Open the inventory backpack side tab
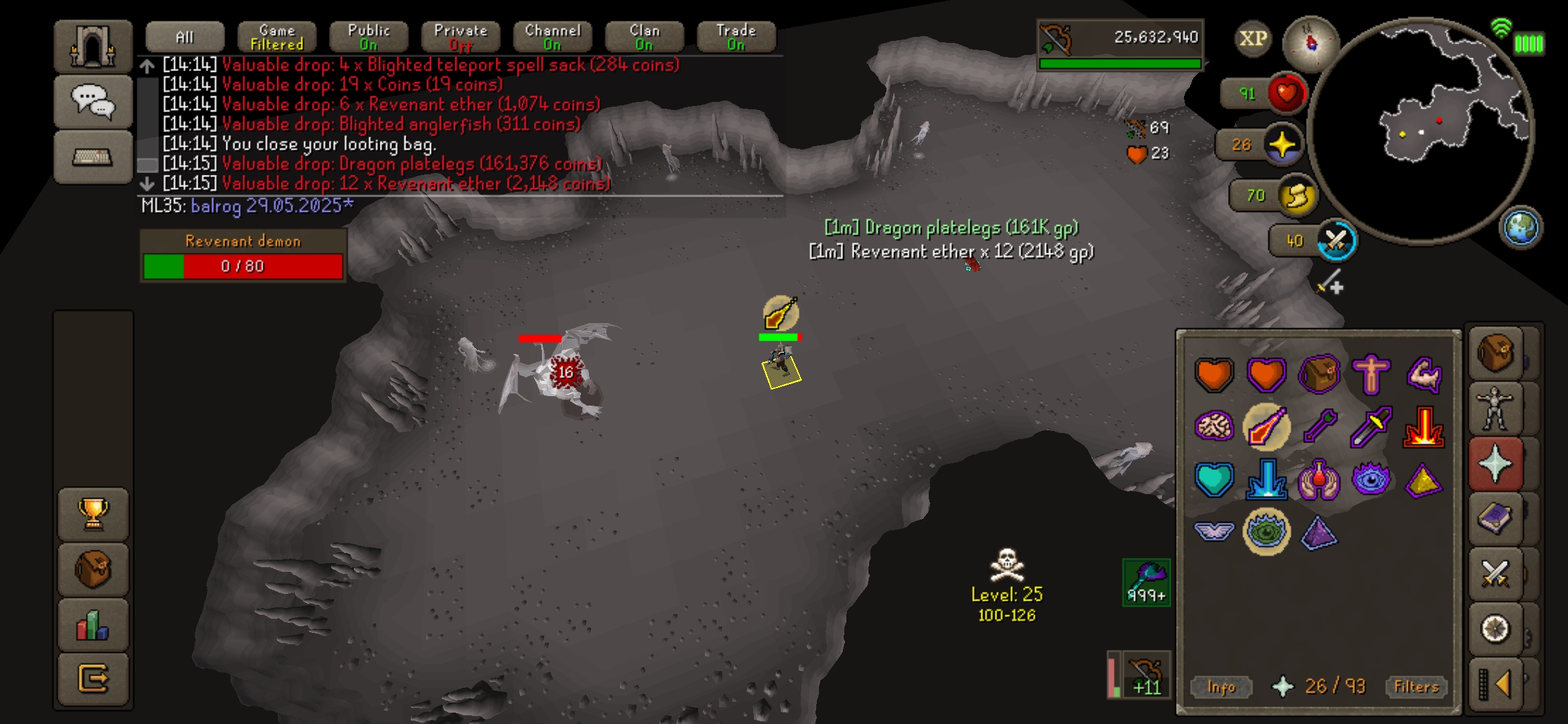Image resolution: width=1568 pixels, height=724 pixels. 1496,353
